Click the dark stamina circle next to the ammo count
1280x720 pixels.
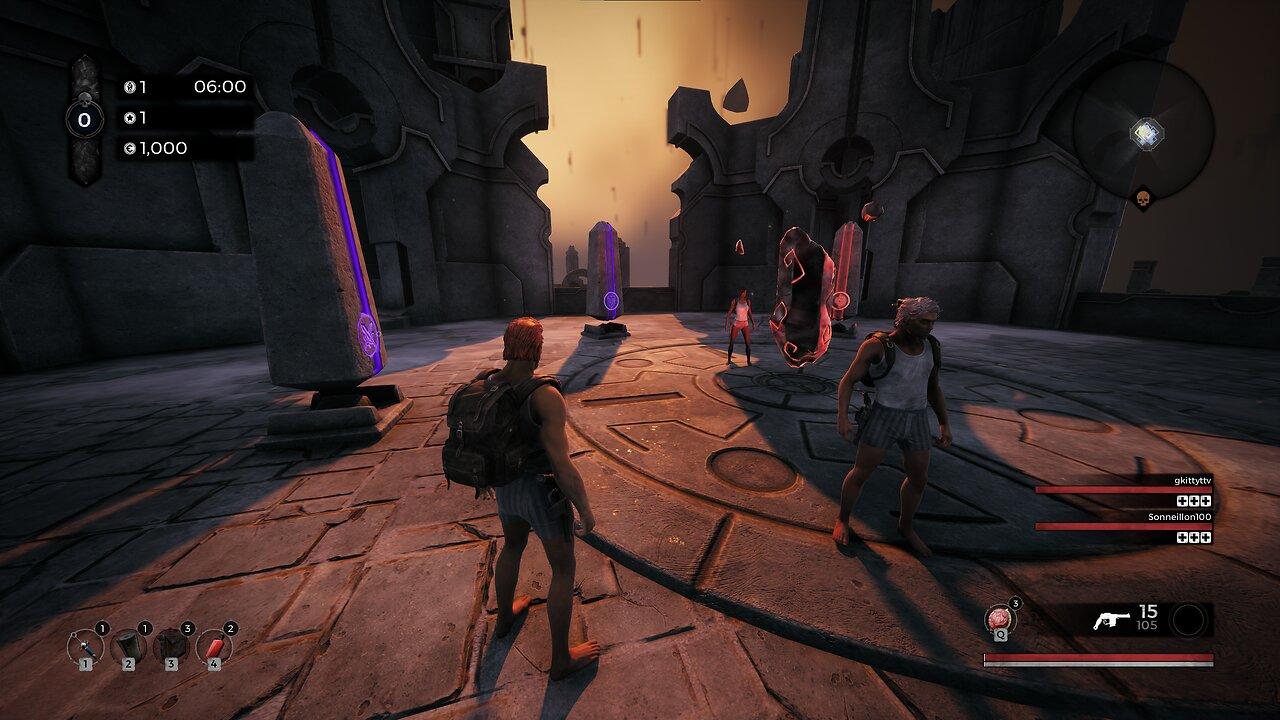[1189, 619]
